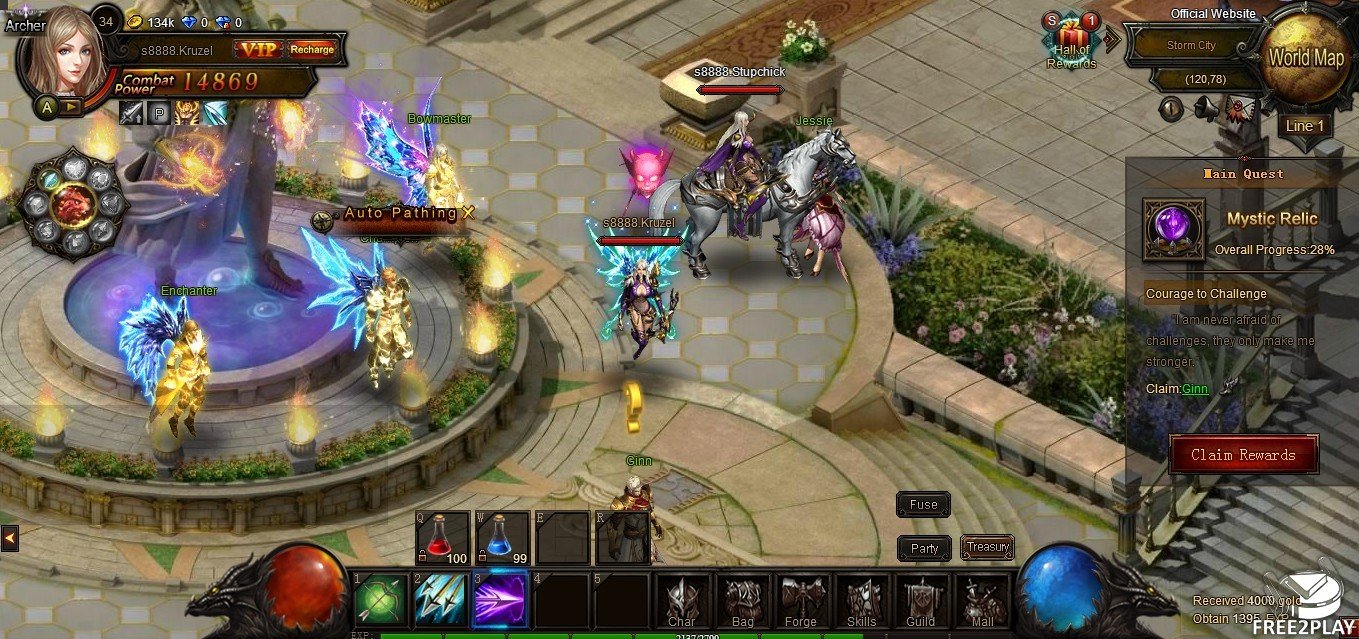Click the Fuse button
The image size is (1359, 639).
923,505
